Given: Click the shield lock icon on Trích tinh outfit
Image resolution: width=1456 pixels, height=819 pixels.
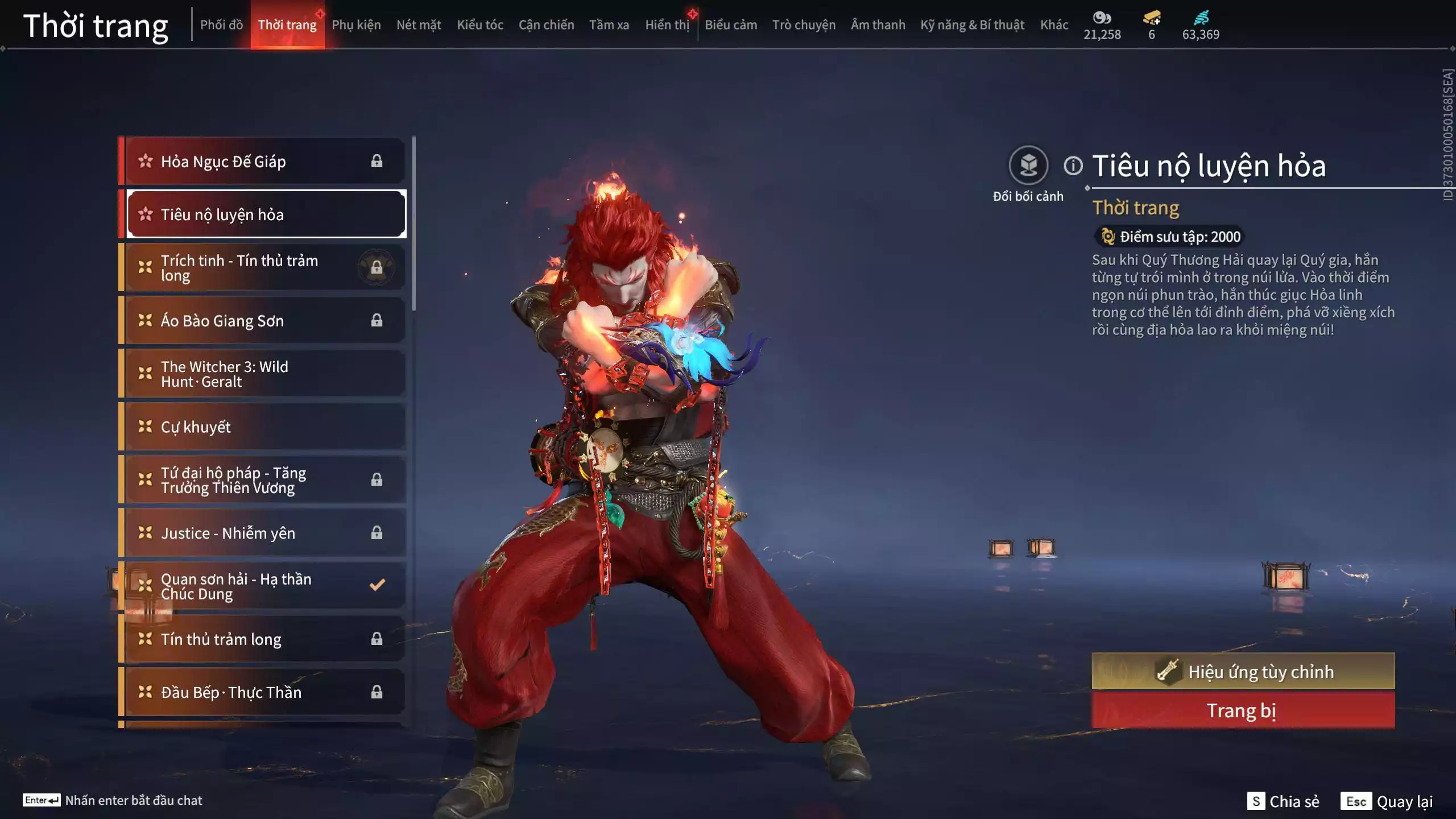Looking at the screenshot, I should click(x=377, y=267).
